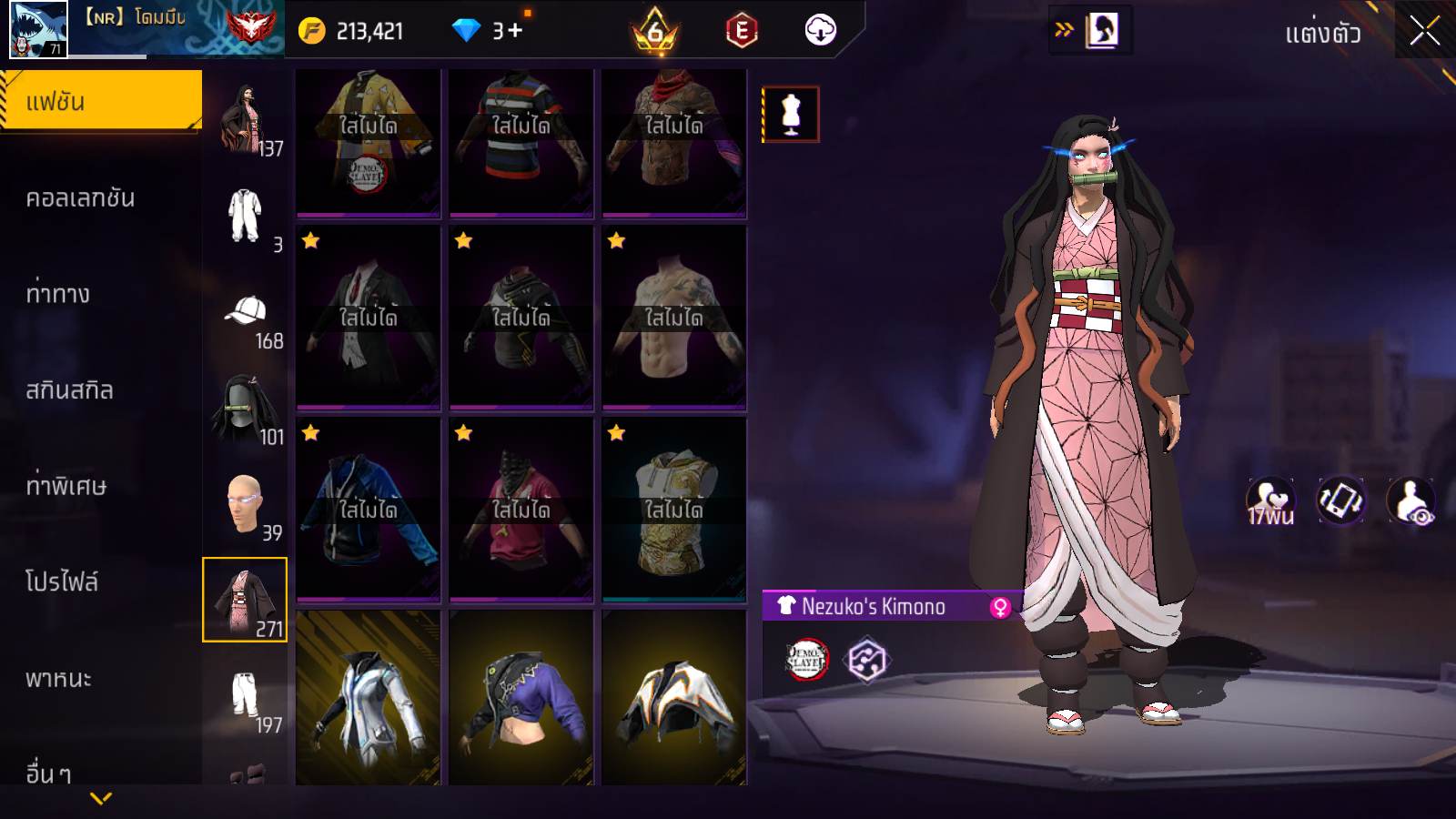Screen dimensions: 1456x819
Task: Switch to the ท่าทาง emotes section
Action: pos(58,294)
